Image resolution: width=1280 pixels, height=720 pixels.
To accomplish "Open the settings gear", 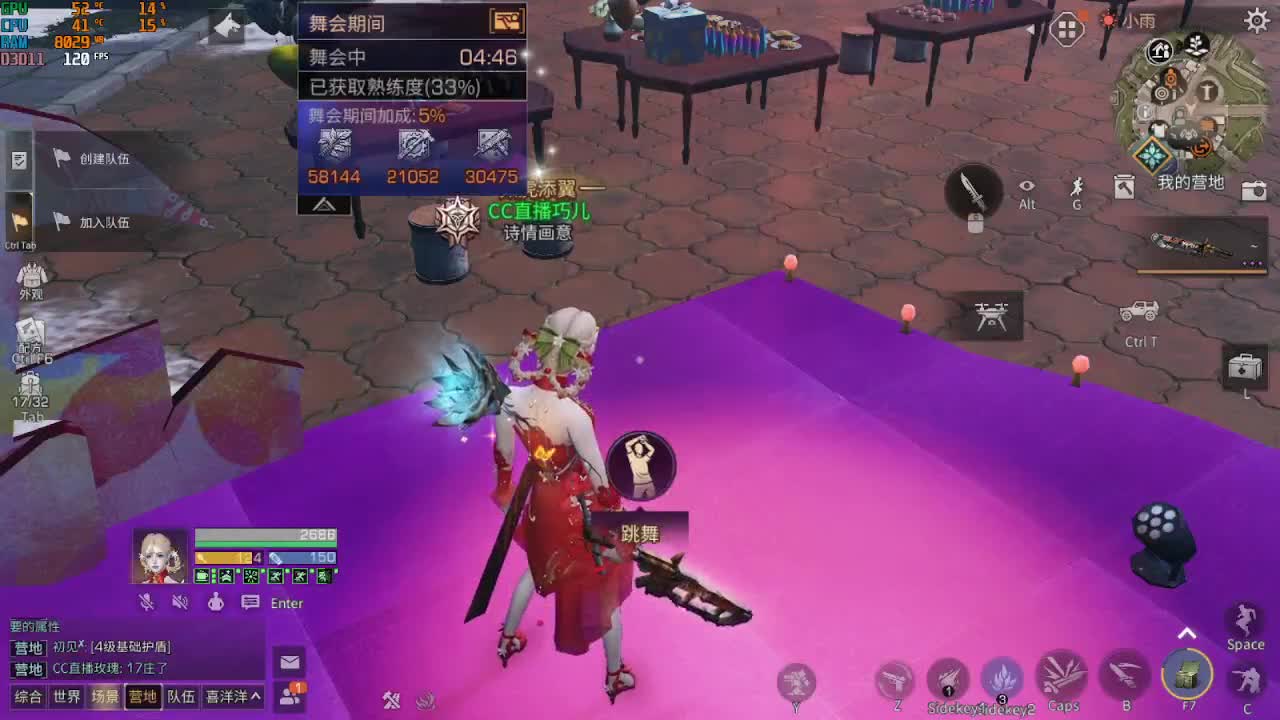I will coord(1258,18).
